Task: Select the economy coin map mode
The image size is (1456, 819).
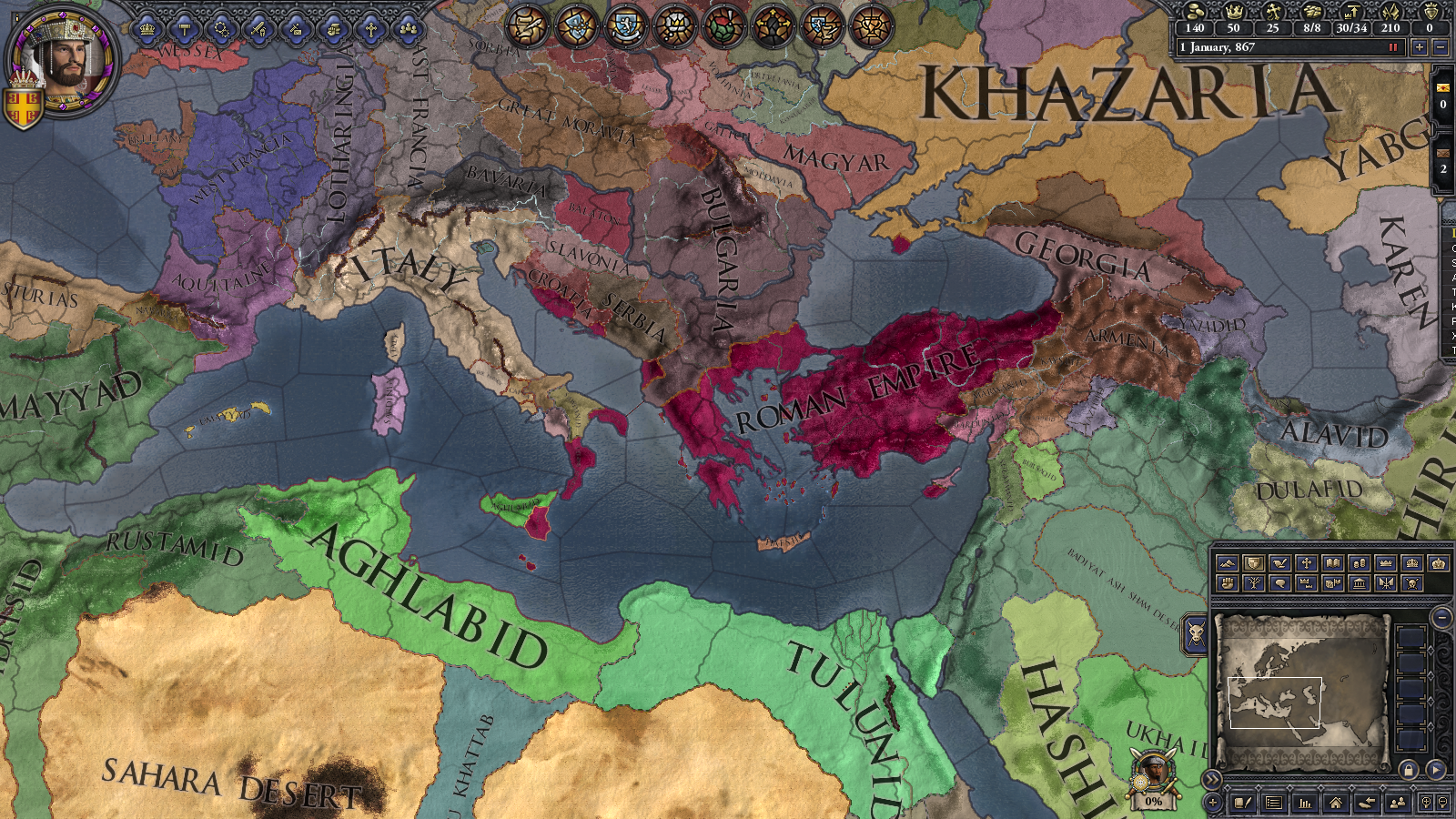Action: pyautogui.click(x=1359, y=564)
